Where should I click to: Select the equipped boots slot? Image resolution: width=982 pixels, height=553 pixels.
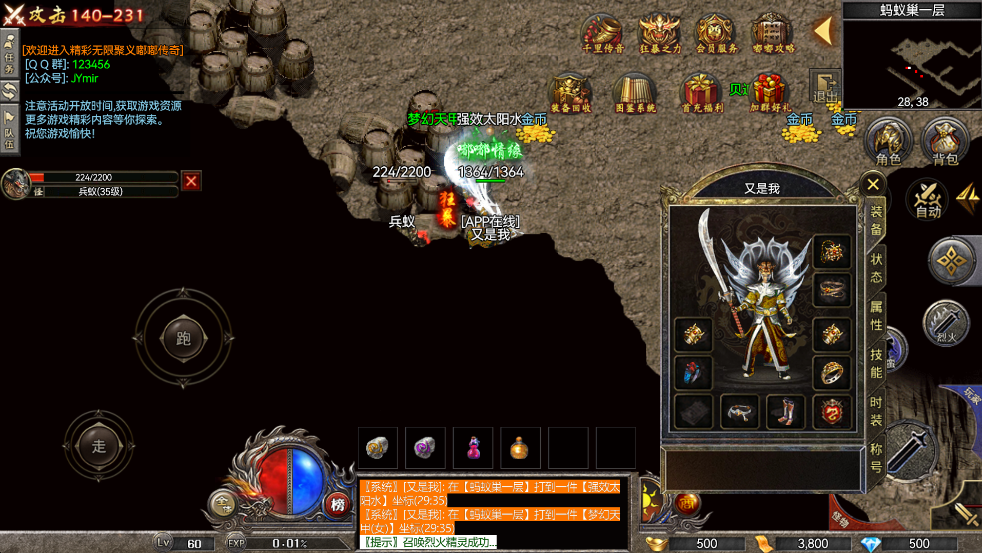785,411
